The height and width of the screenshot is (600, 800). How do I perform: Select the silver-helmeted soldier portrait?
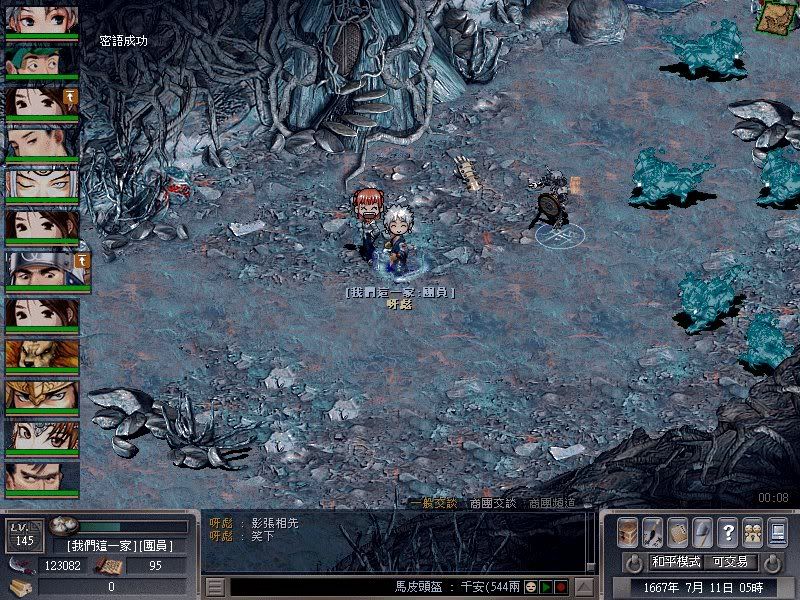click(x=42, y=268)
